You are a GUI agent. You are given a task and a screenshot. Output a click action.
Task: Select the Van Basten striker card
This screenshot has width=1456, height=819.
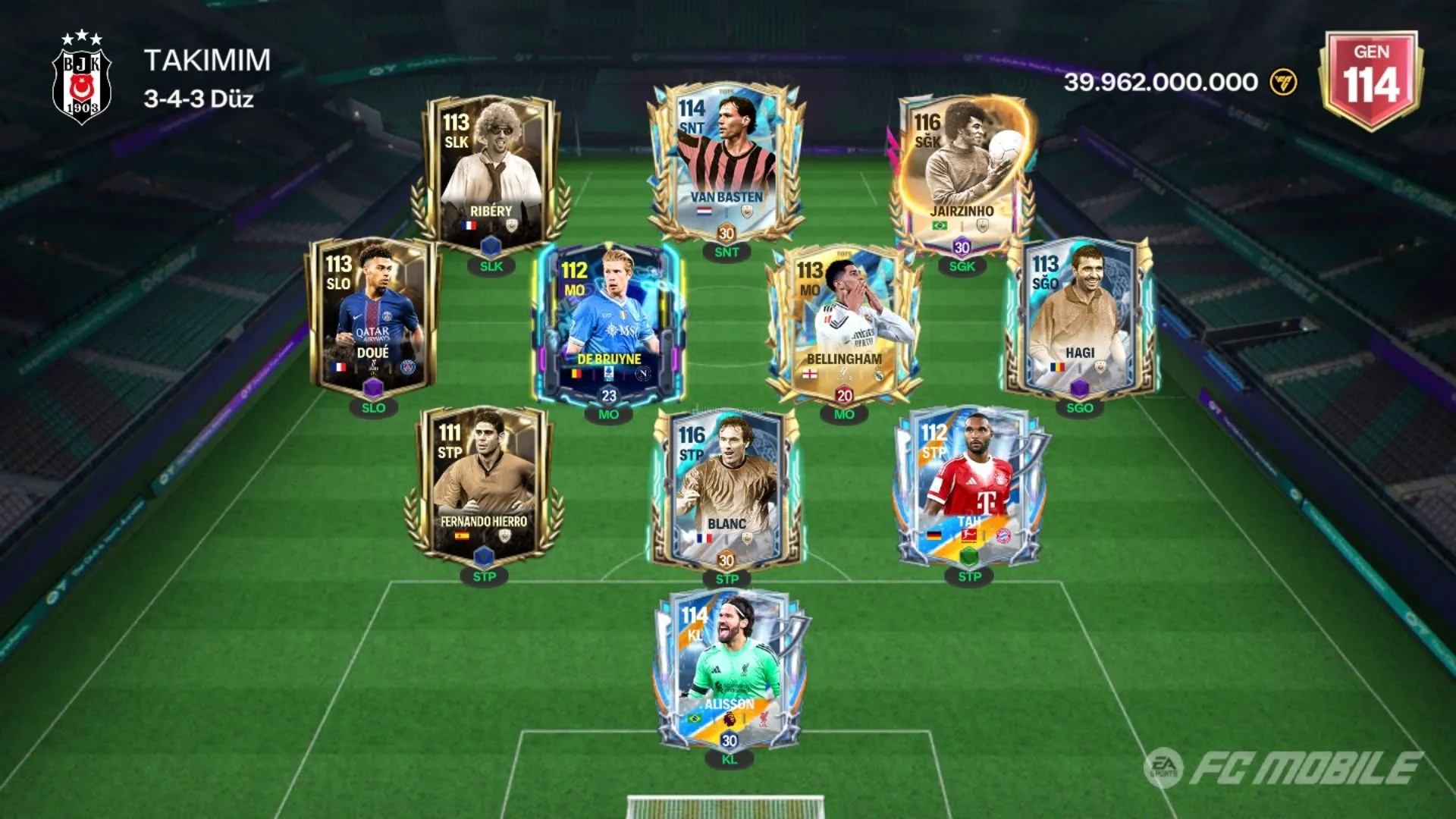726,163
